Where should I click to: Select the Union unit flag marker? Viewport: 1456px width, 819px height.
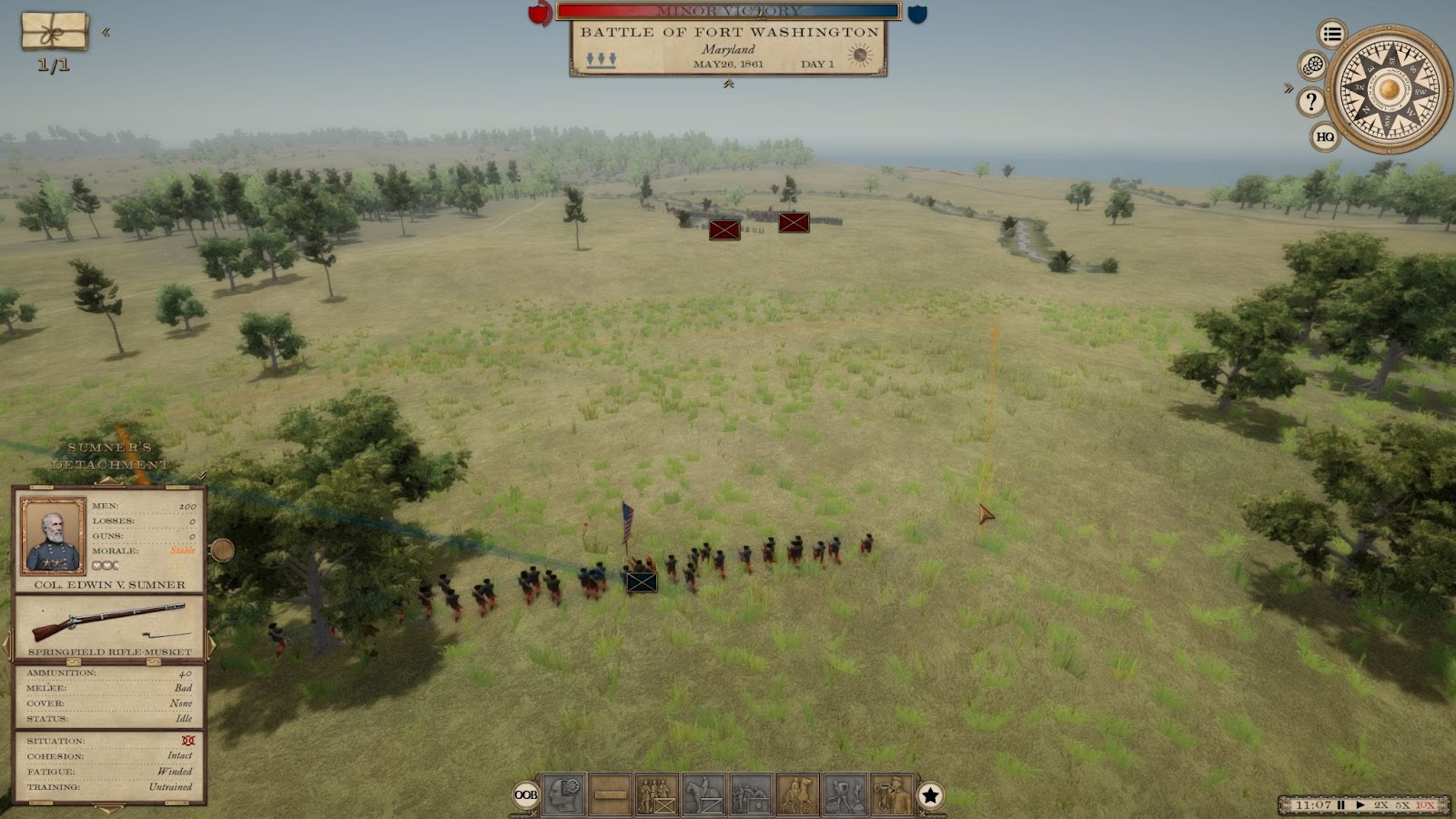[x=642, y=582]
